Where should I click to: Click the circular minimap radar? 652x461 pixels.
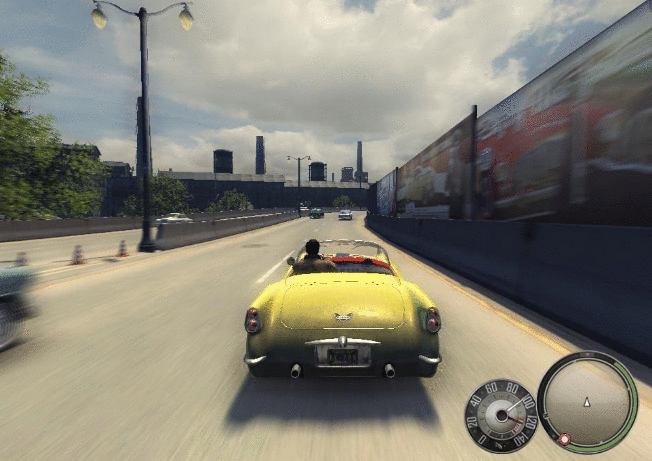[x=587, y=401]
